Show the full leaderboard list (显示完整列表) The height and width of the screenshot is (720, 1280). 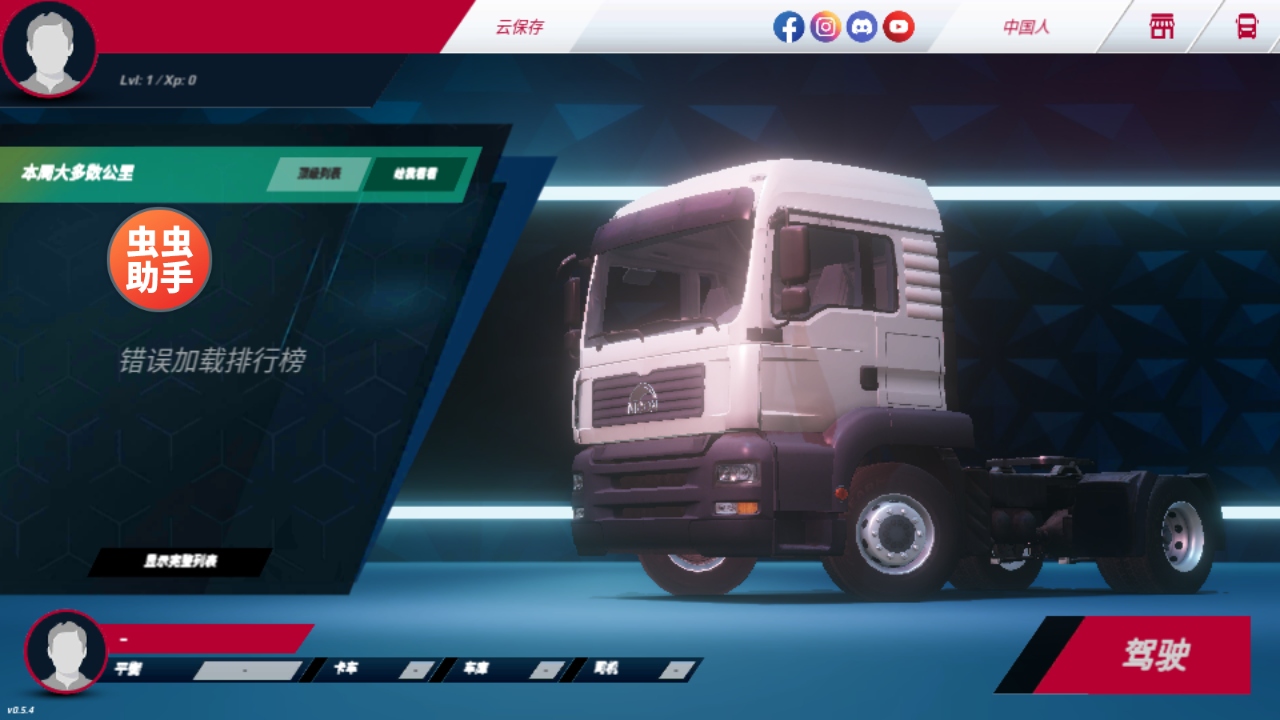pos(180,562)
